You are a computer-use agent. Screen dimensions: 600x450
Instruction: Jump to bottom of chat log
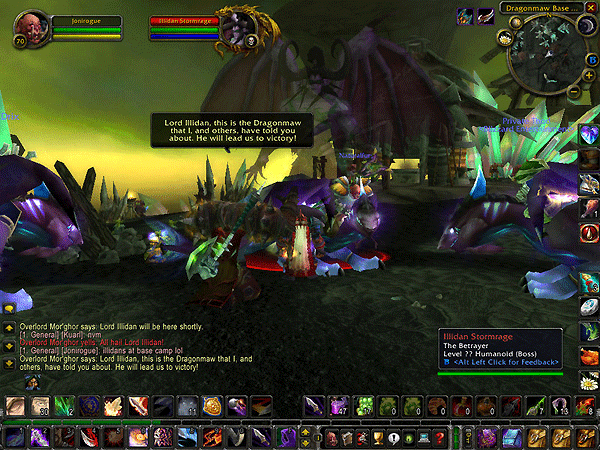[9, 363]
